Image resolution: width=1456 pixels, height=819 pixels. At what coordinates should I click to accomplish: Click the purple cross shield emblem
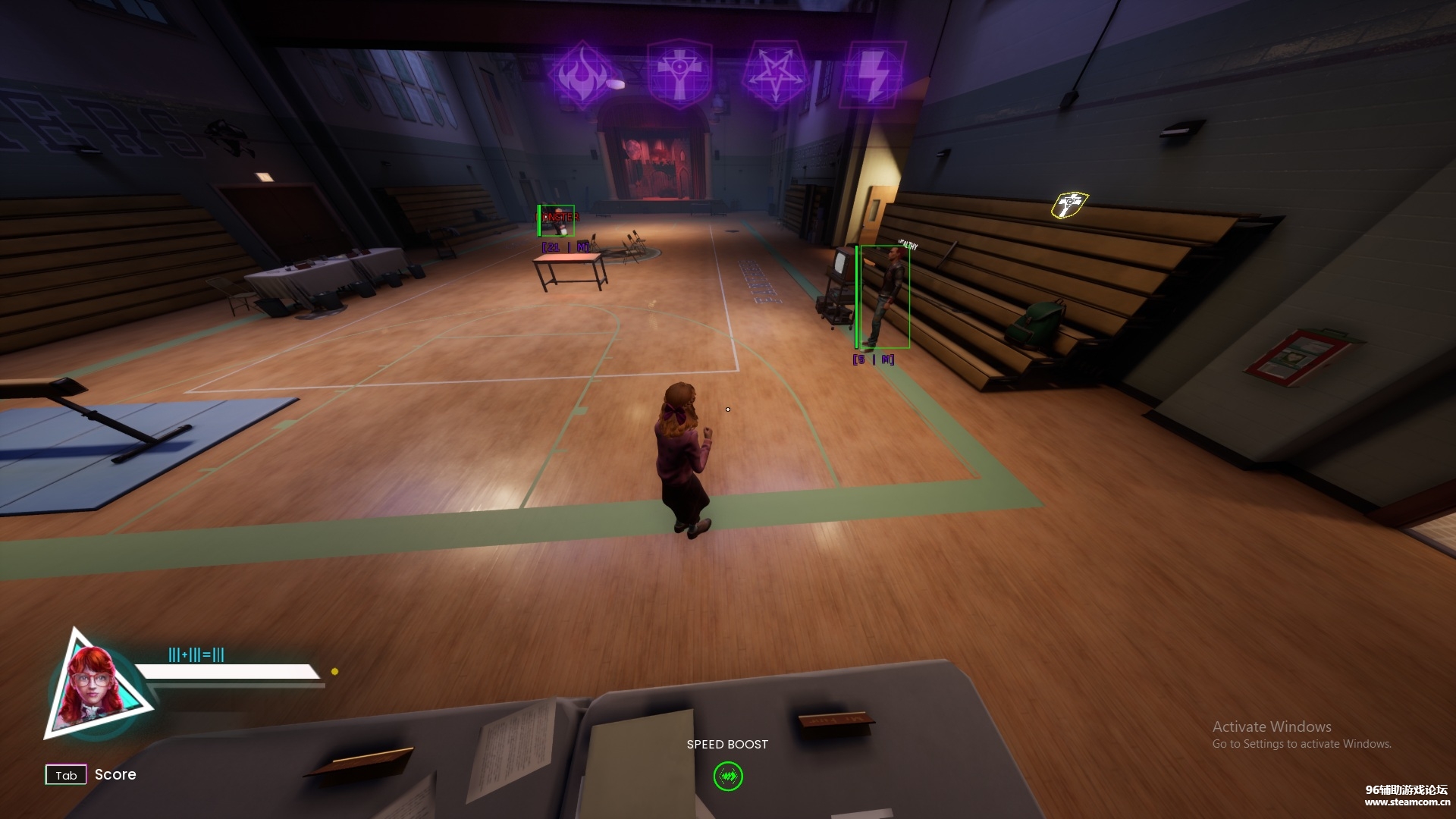(x=679, y=75)
